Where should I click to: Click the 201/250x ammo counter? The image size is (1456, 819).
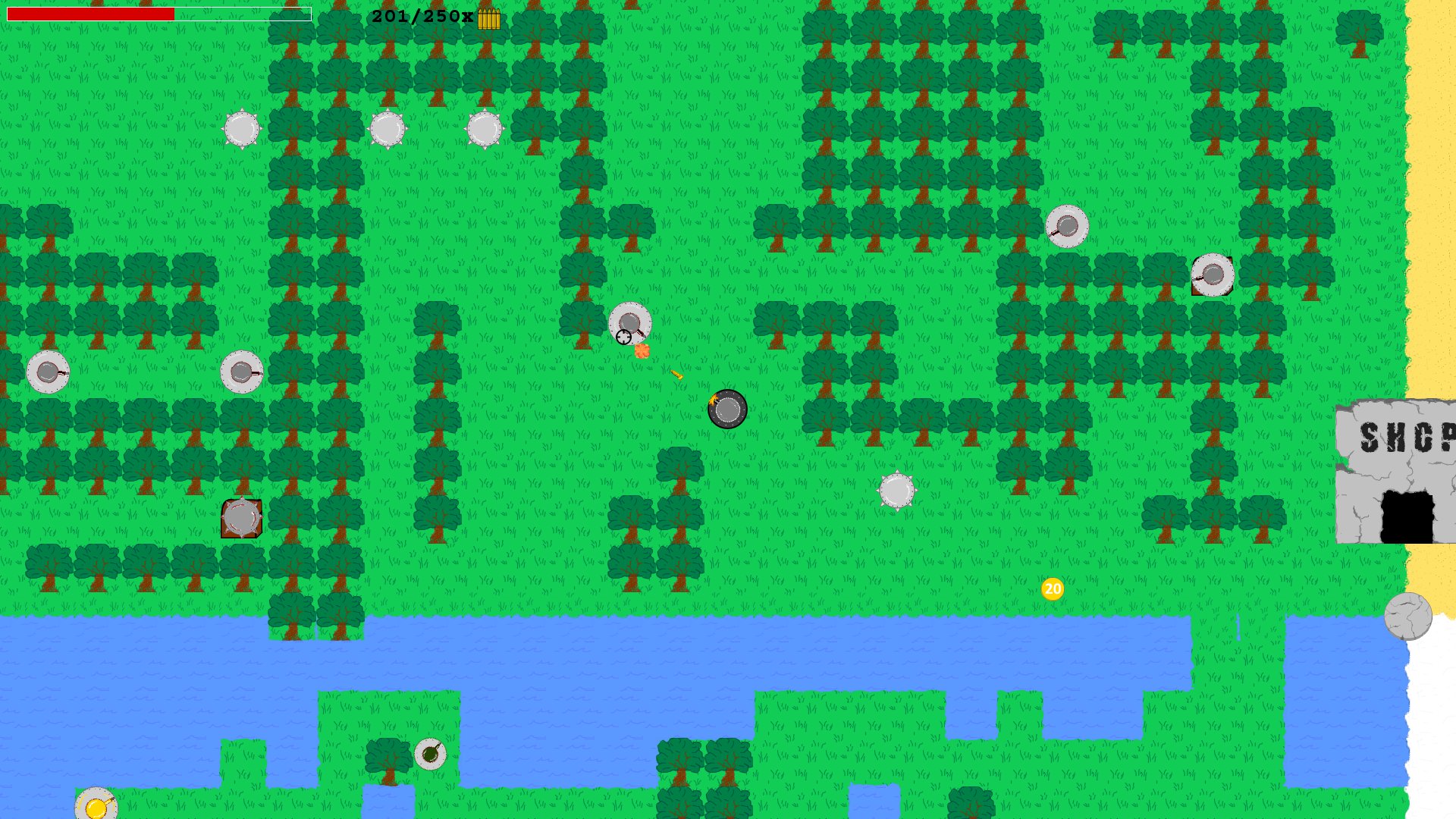pos(421,15)
